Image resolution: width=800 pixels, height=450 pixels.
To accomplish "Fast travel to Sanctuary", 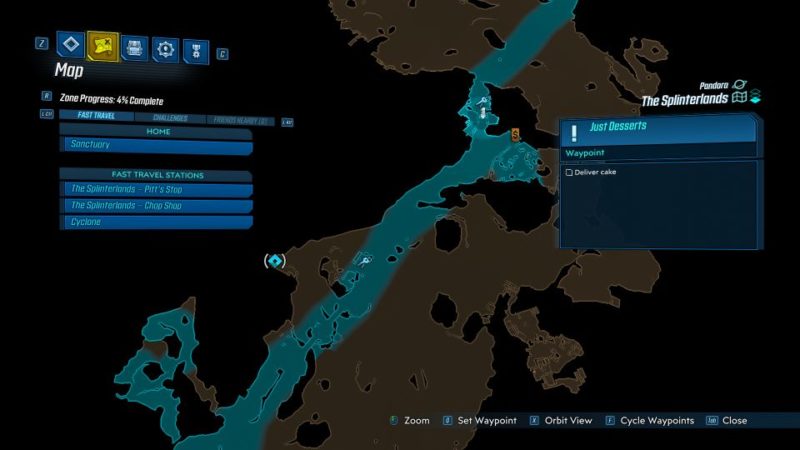I will click(x=156, y=146).
